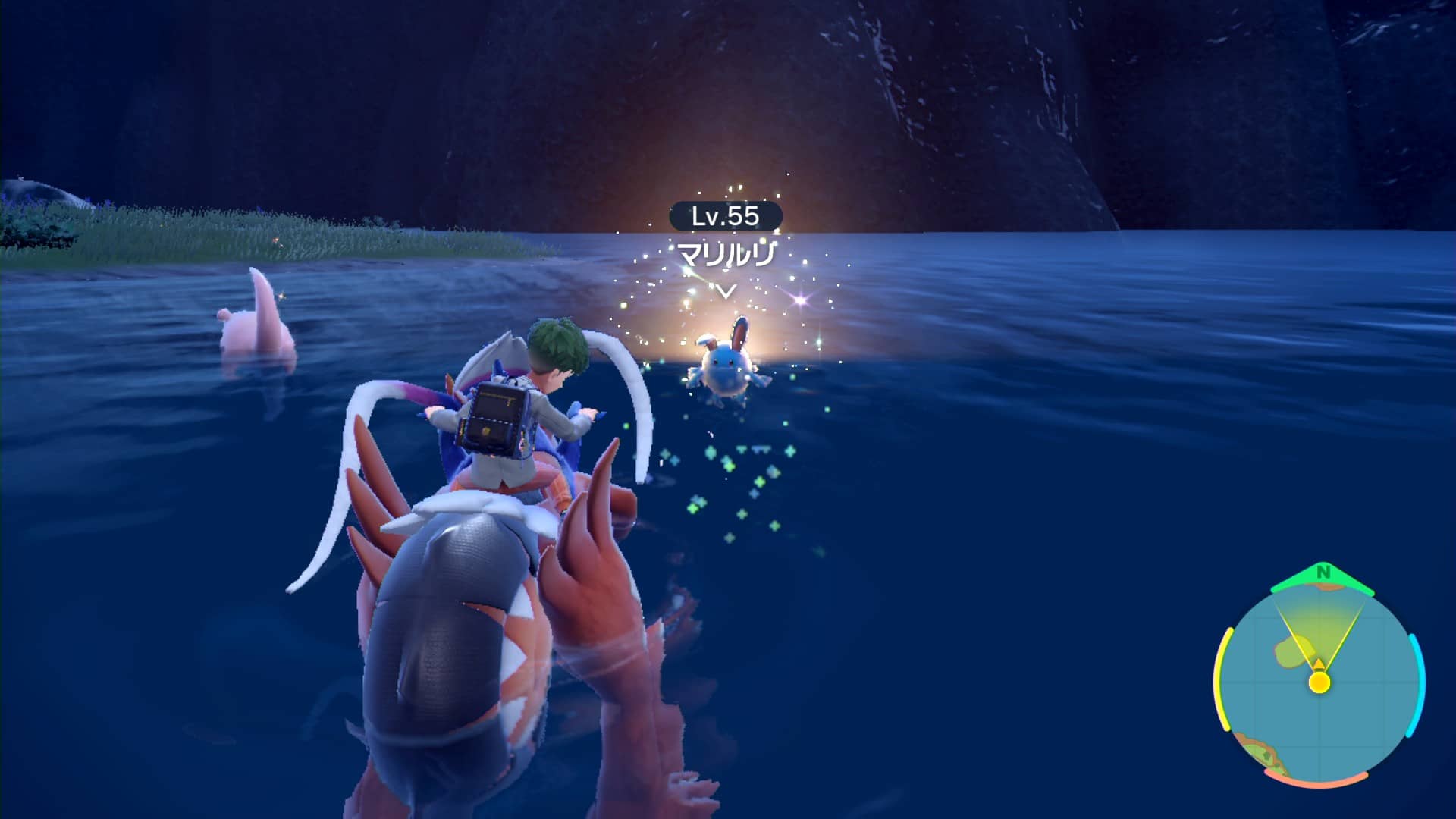The image size is (1456, 819).
Task: Select the マリルリ name label
Action: (x=724, y=254)
